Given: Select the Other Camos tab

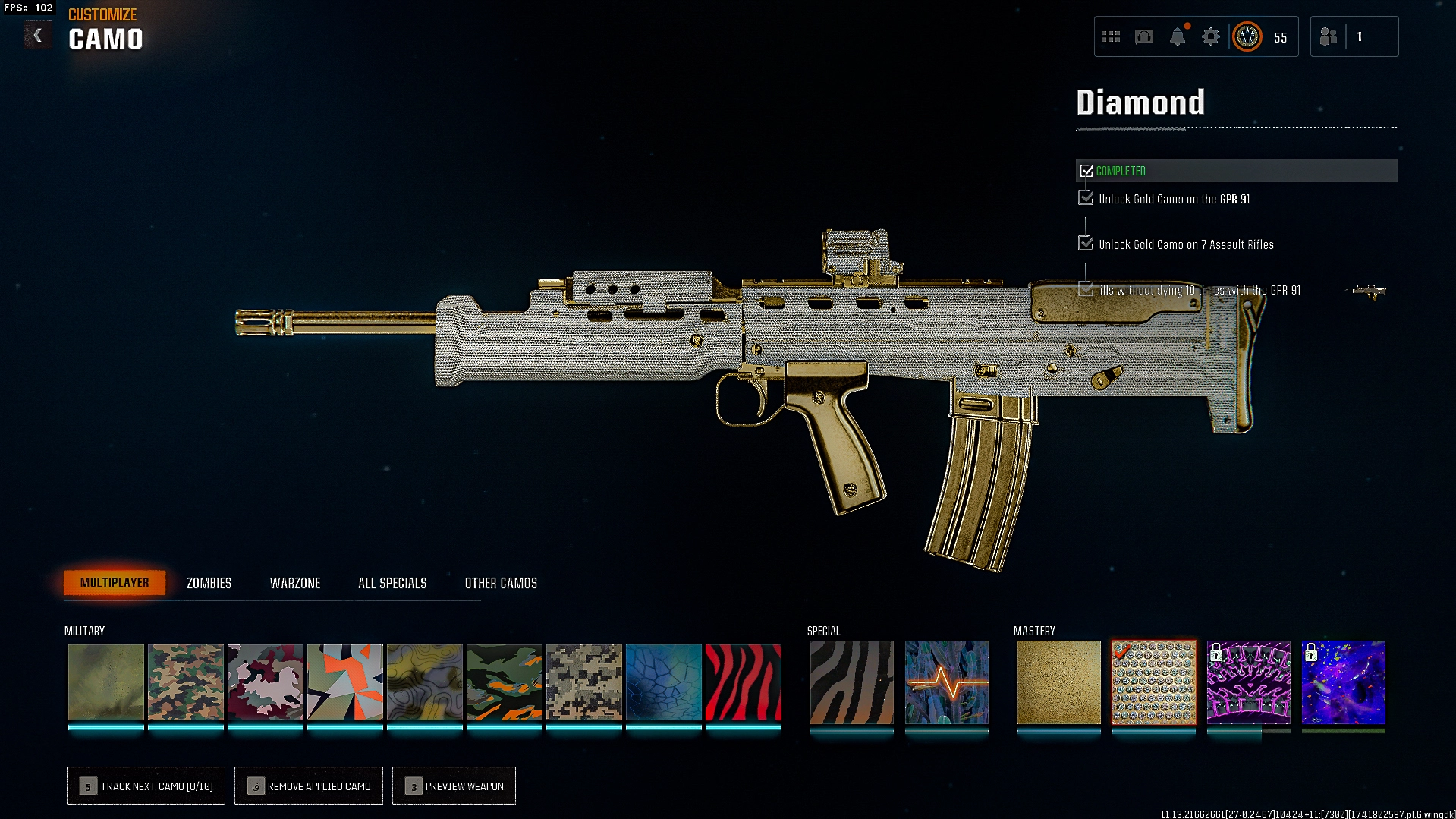Looking at the screenshot, I should click(x=501, y=583).
